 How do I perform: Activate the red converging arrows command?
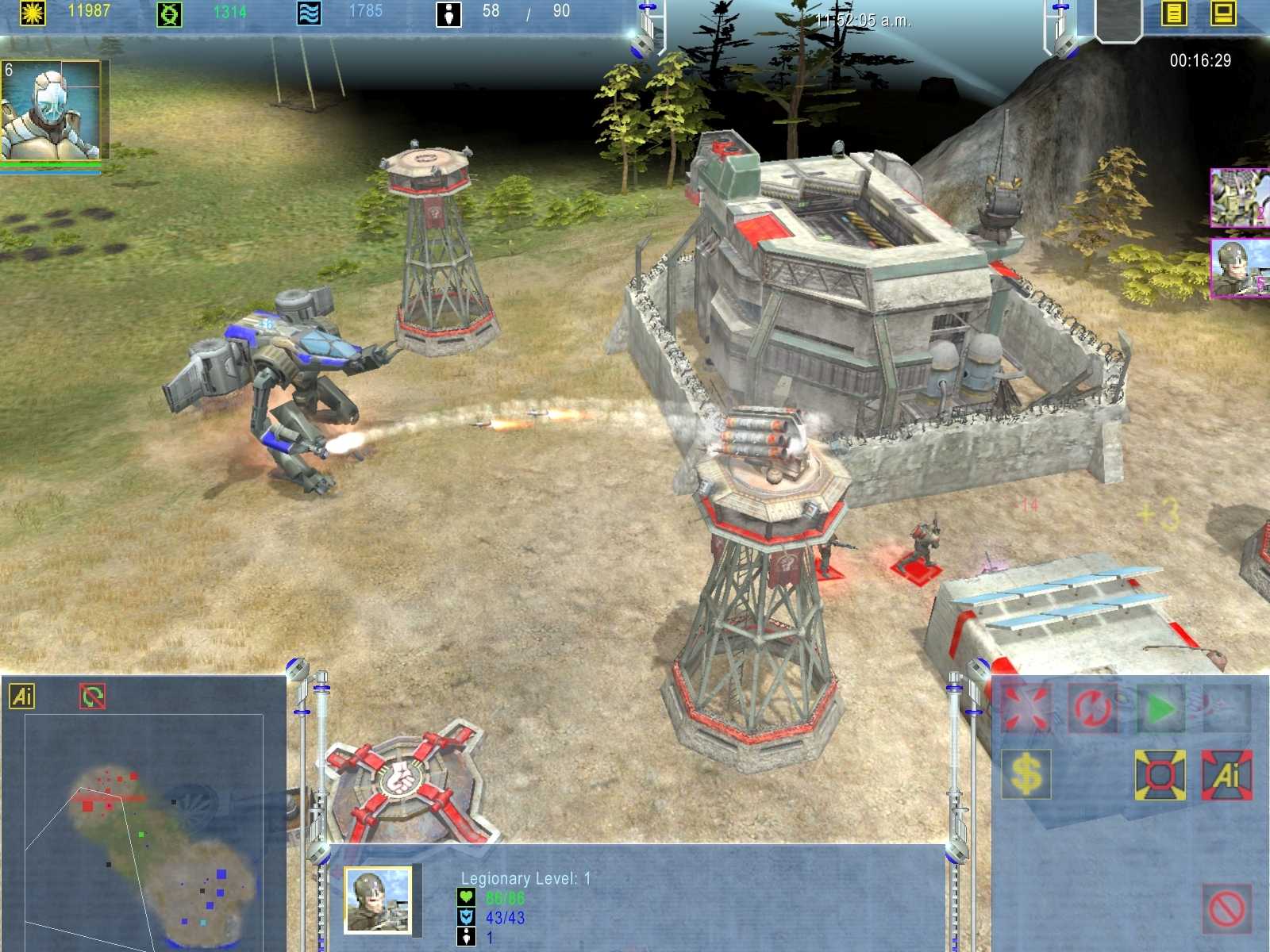[1026, 707]
